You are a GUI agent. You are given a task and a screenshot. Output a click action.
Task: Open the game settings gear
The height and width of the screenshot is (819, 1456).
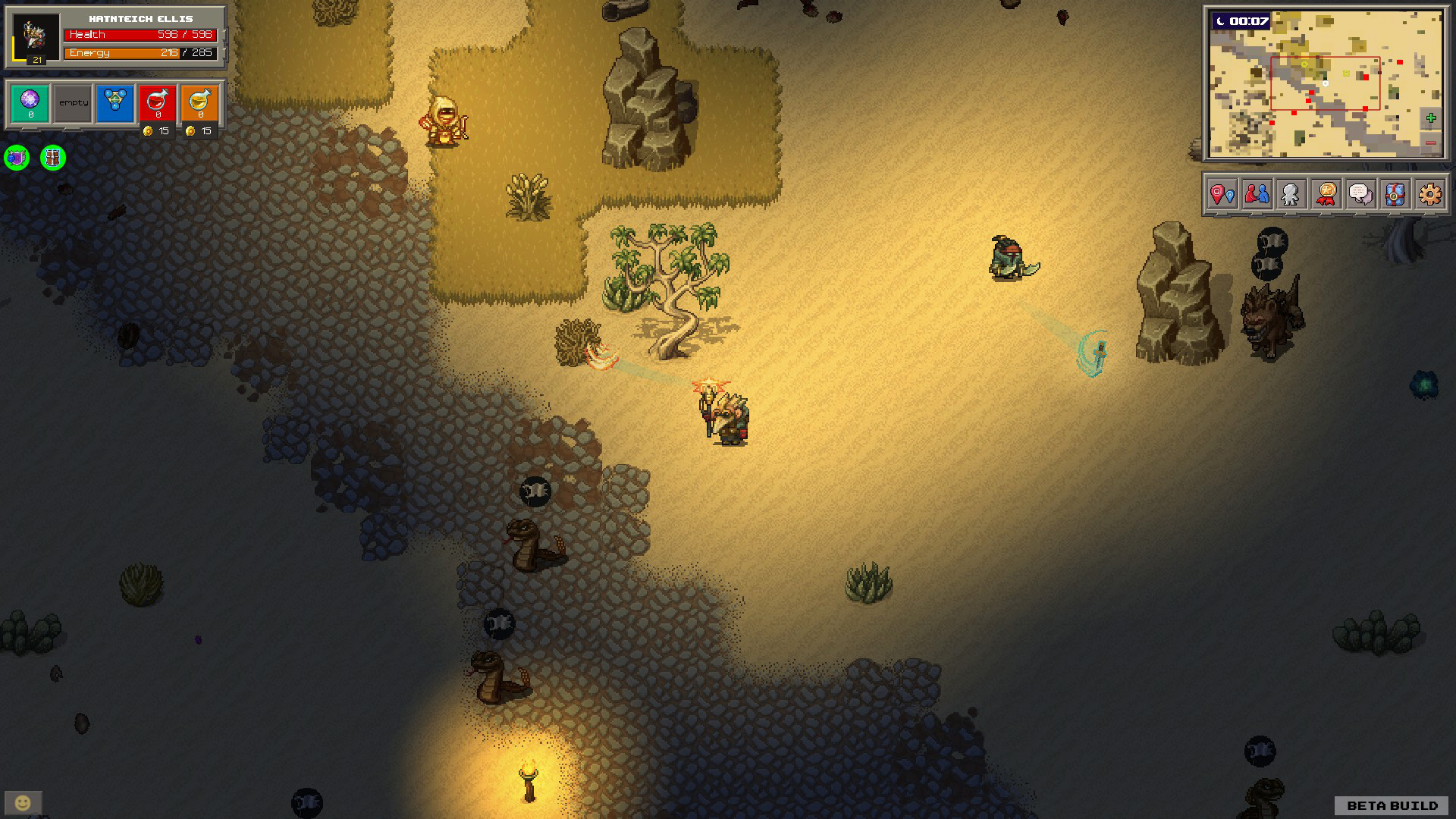pyautogui.click(x=1429, y=196)
